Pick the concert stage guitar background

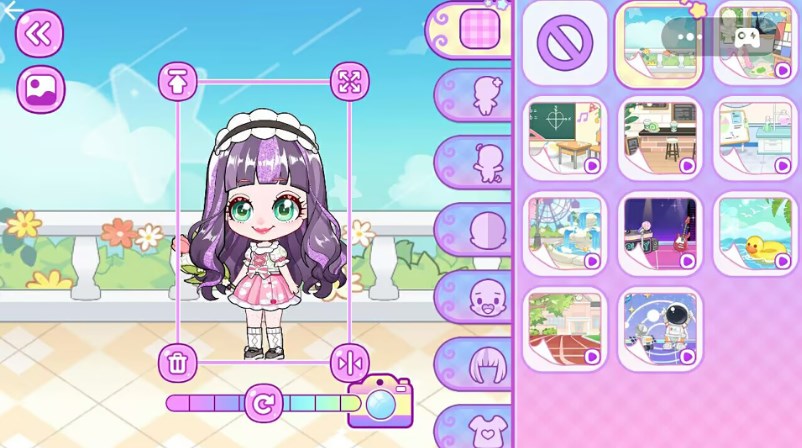[659, 234]
